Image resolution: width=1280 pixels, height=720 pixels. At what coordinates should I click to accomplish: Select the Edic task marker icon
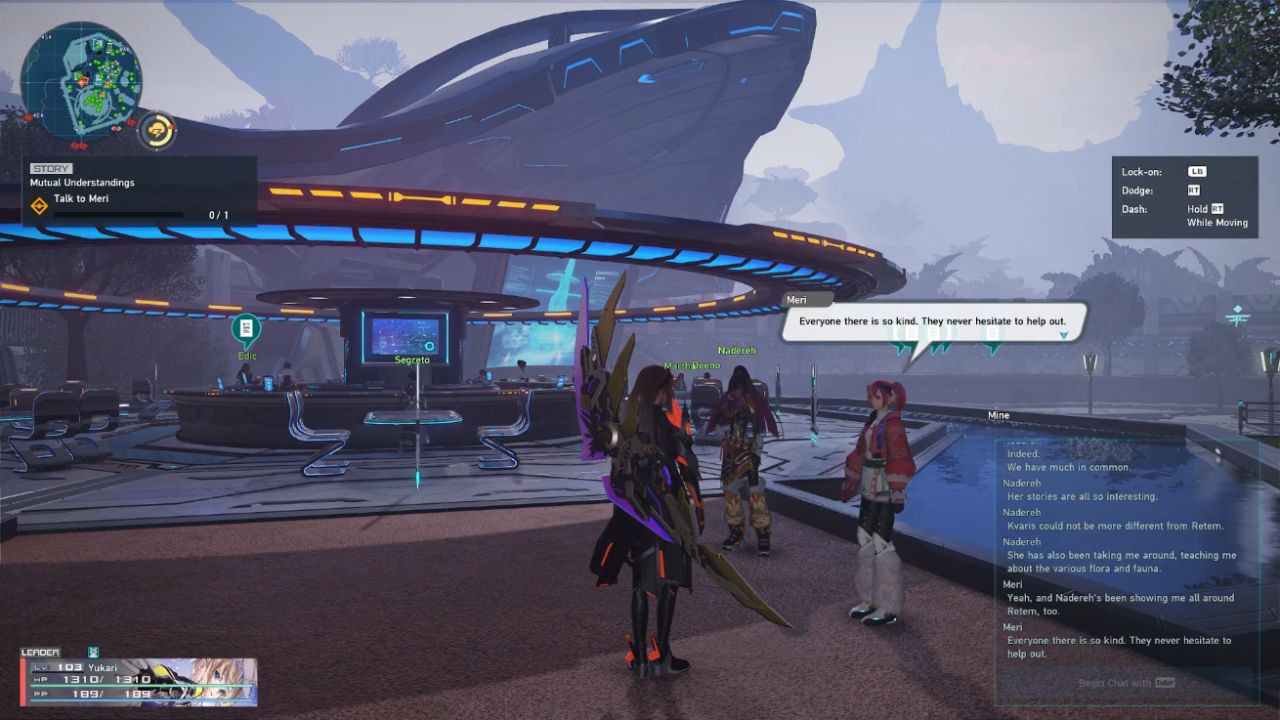(x=246, y=328)
